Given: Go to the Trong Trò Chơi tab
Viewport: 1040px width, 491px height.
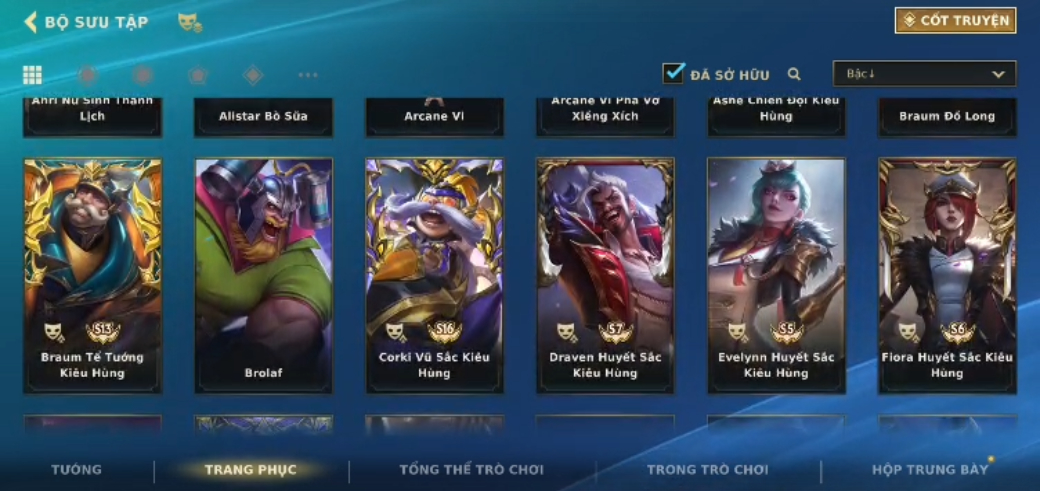Looking at the screenshot, I should [x=707, y=470].
